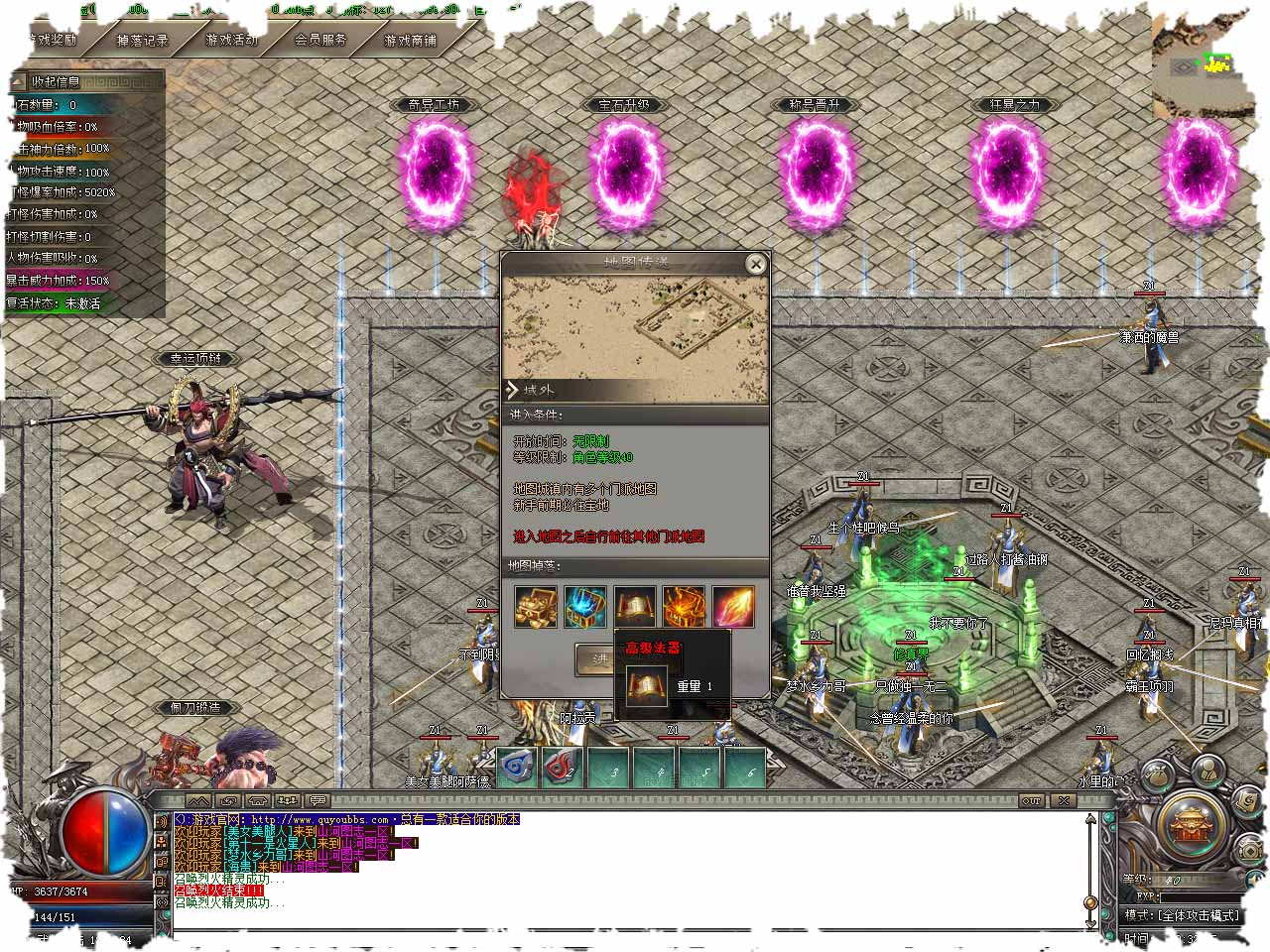Image resolution: width=1270 pixels, height=952 pixels.
Task: Click the OUT button on chat bar
Action: 1032,800
